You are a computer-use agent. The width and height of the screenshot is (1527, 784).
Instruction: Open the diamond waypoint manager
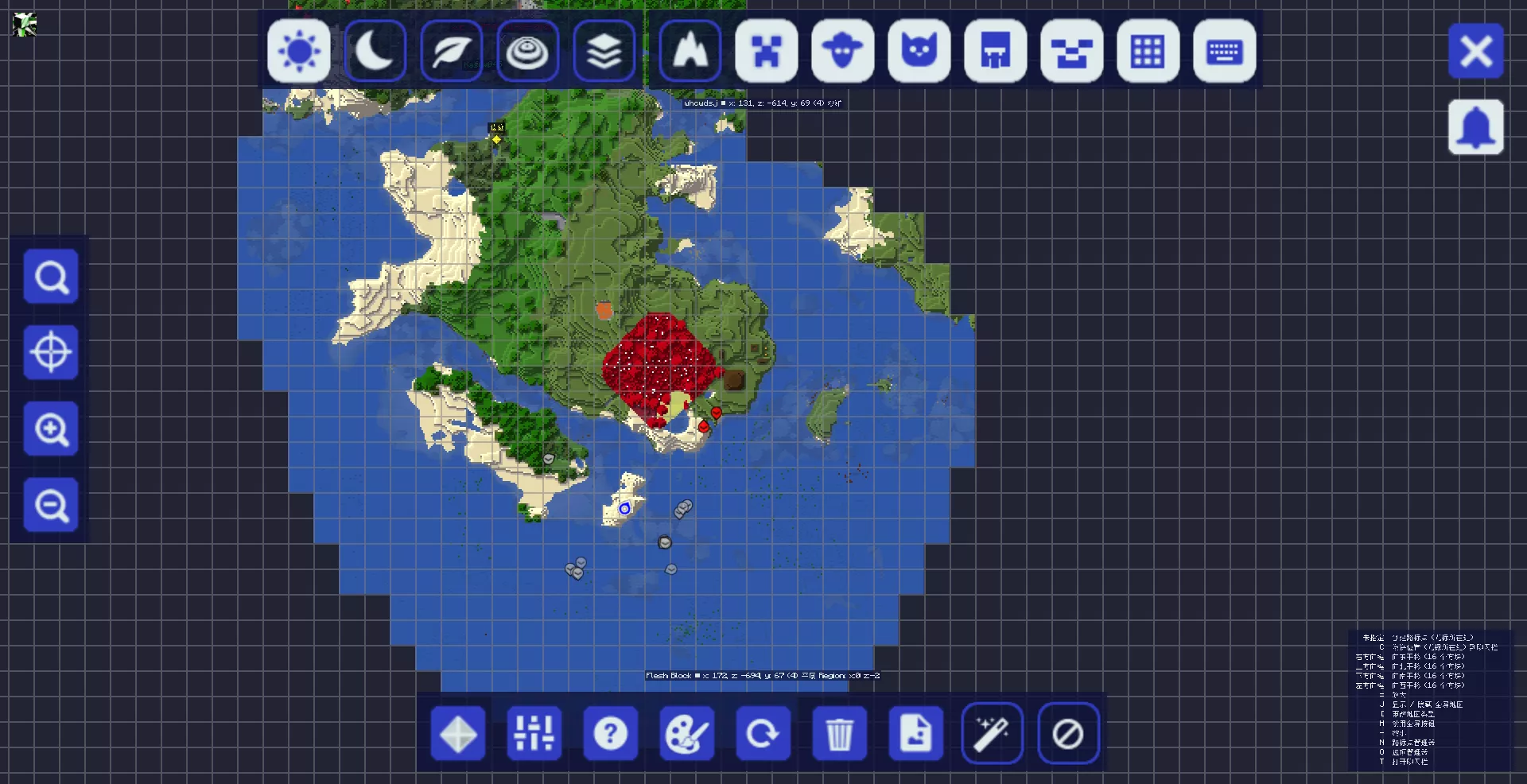pyautogui.click(x=458, y=733)
